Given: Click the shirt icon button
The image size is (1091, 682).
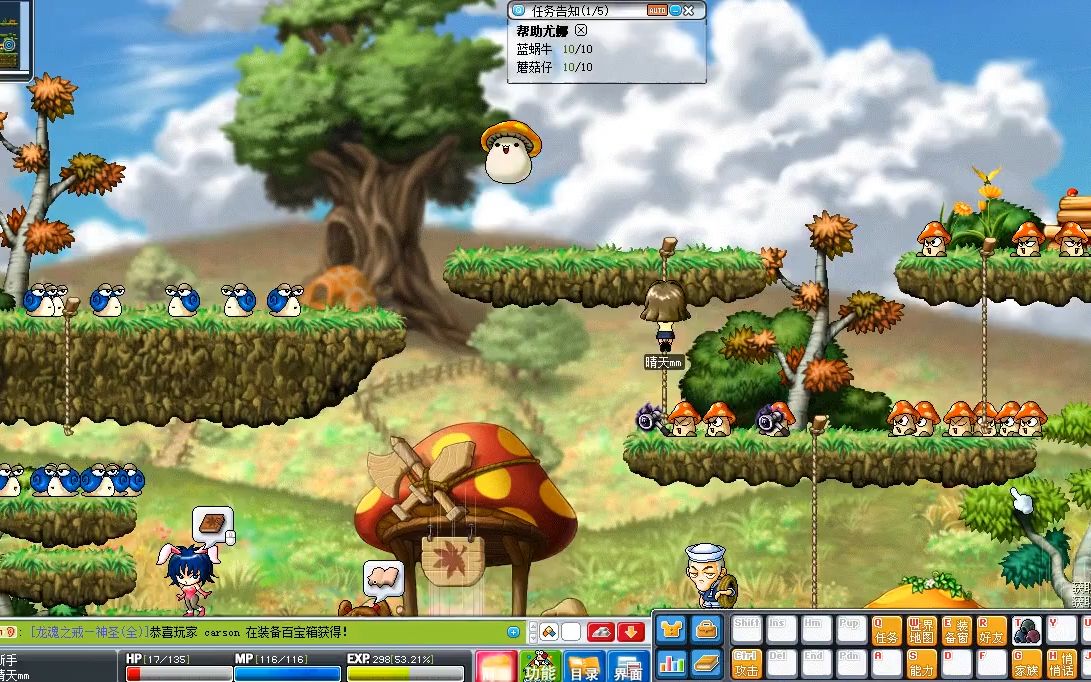Looking at the screenshot, I should click(x=672, y=629).
